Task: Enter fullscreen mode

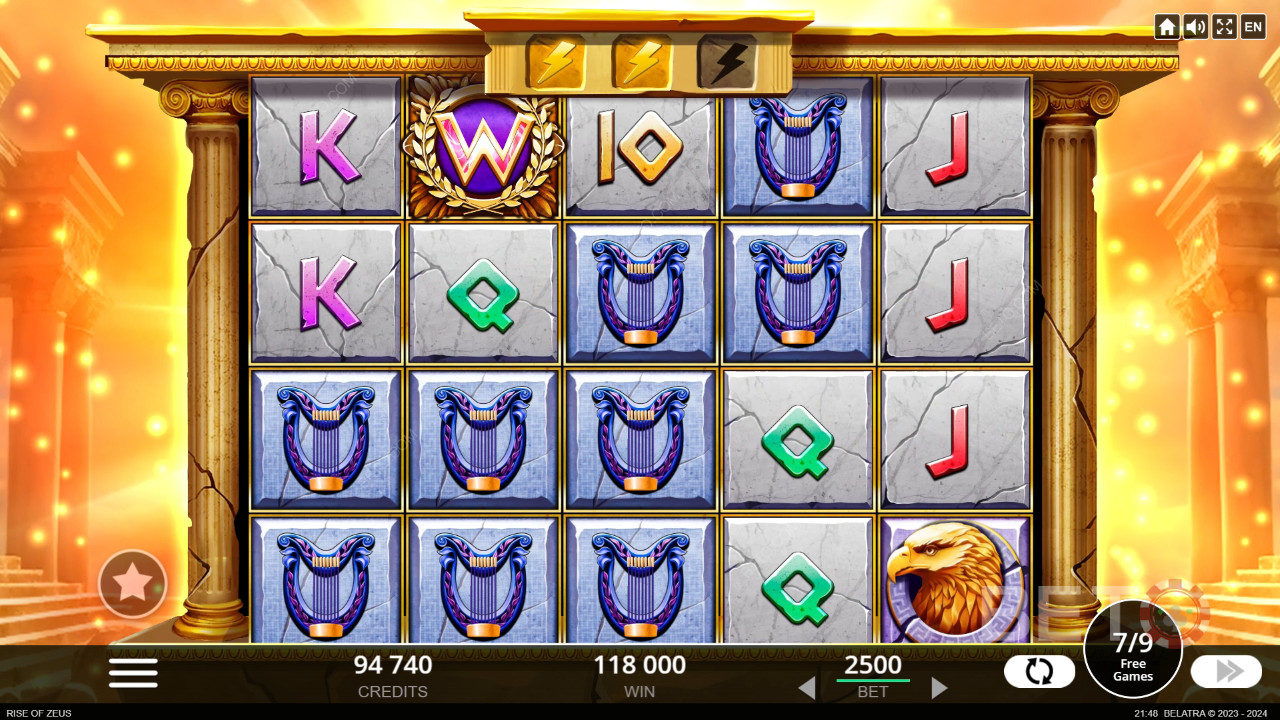Action: (1224, 27)
